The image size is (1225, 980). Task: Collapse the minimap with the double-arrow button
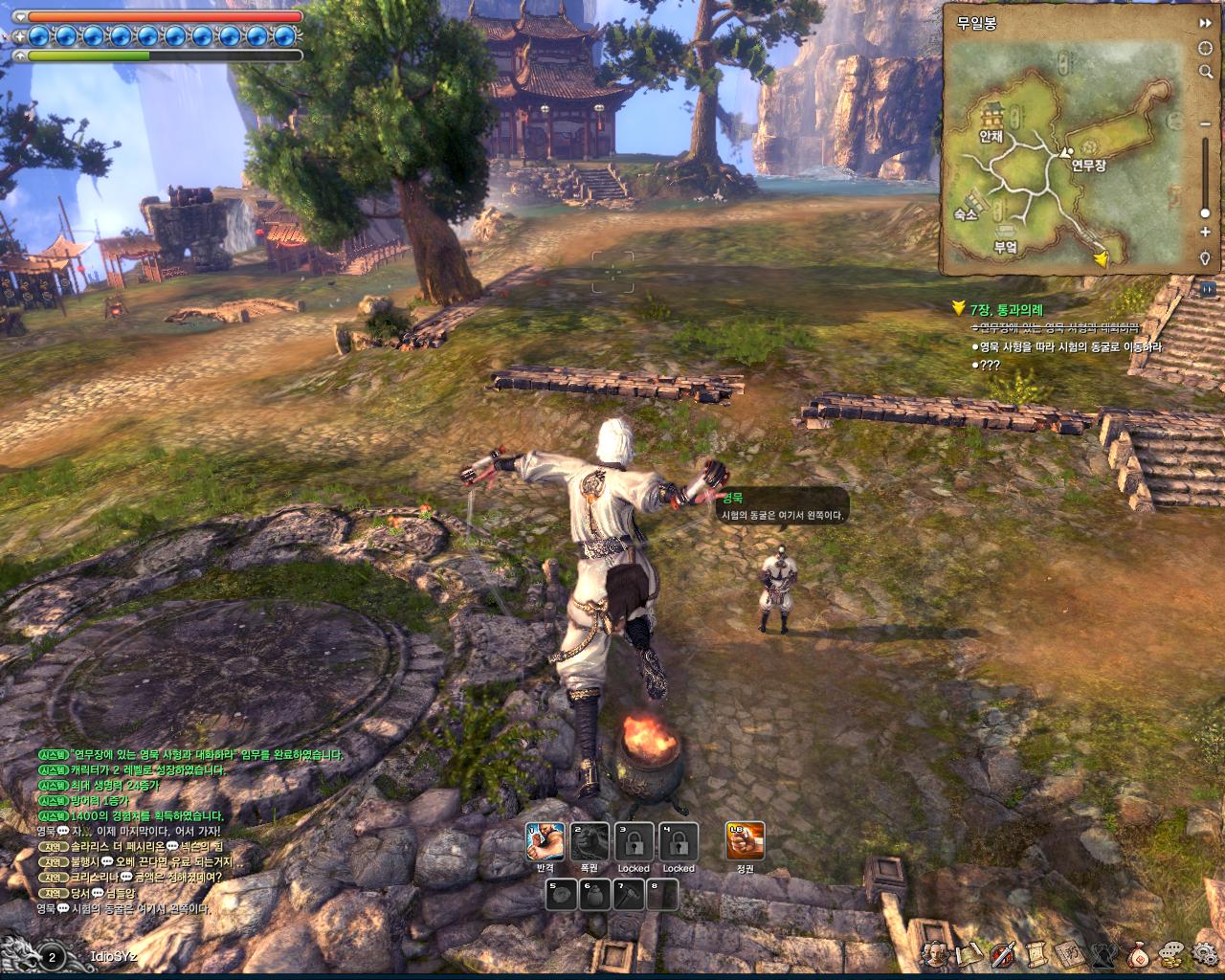(x=1205, y=22)
